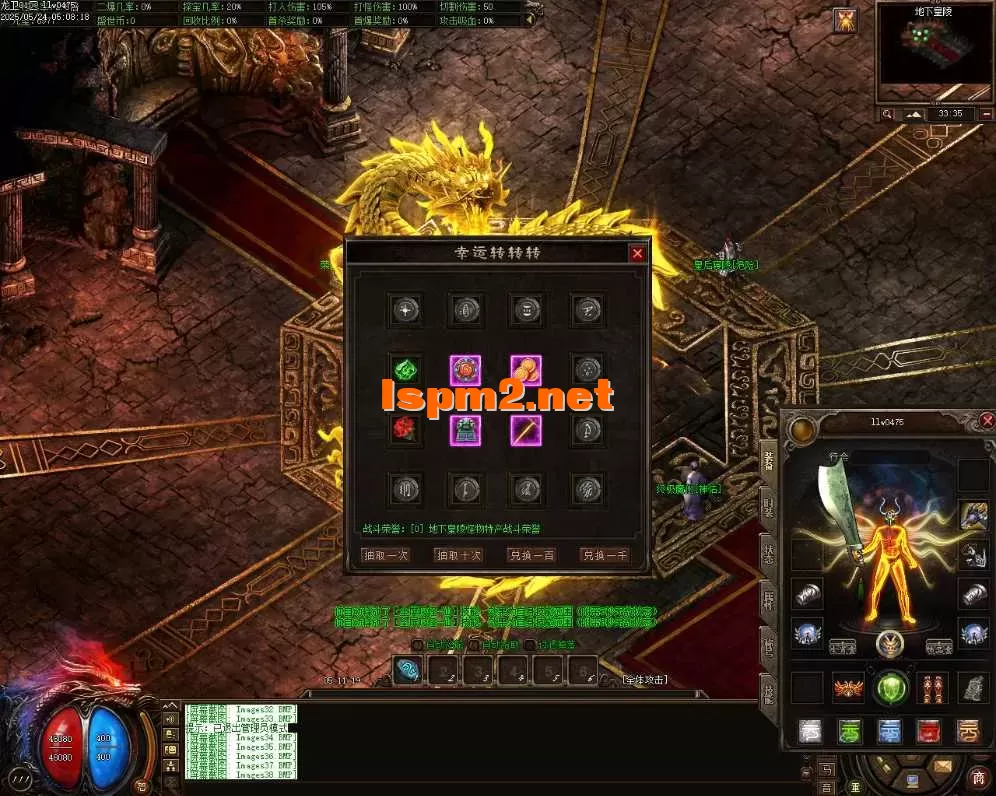Screen dimensions: 996x796
Task: Select the red rose prize slot
Action: pyautogui.click(x=404, y=430)
